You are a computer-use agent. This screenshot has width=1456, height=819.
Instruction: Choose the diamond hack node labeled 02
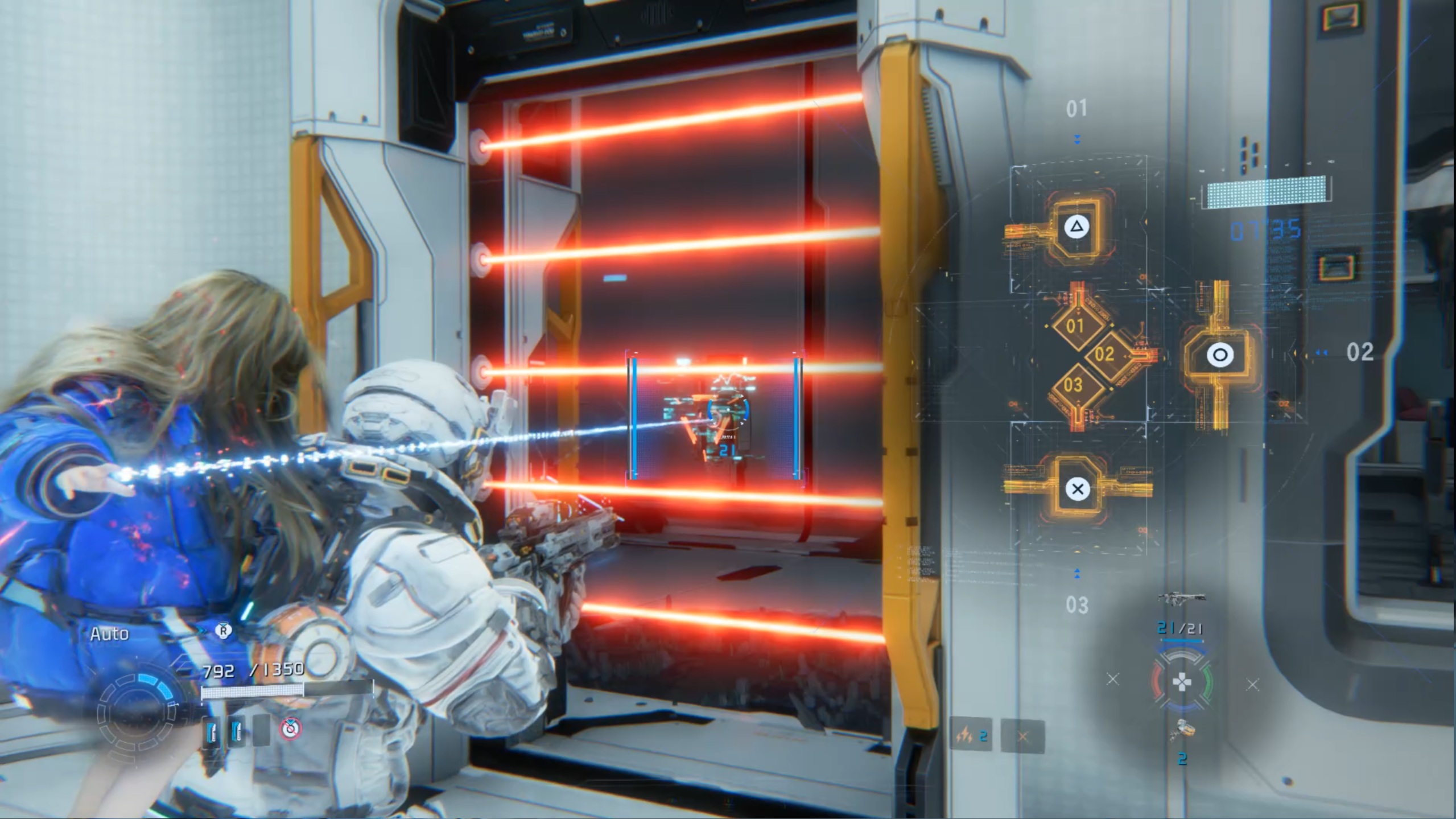[1104, 354]
